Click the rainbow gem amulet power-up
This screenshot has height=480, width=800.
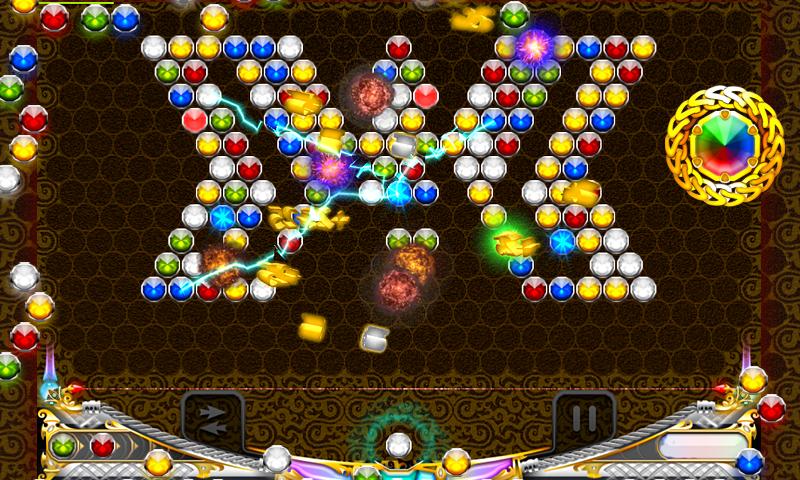(720, 144)
